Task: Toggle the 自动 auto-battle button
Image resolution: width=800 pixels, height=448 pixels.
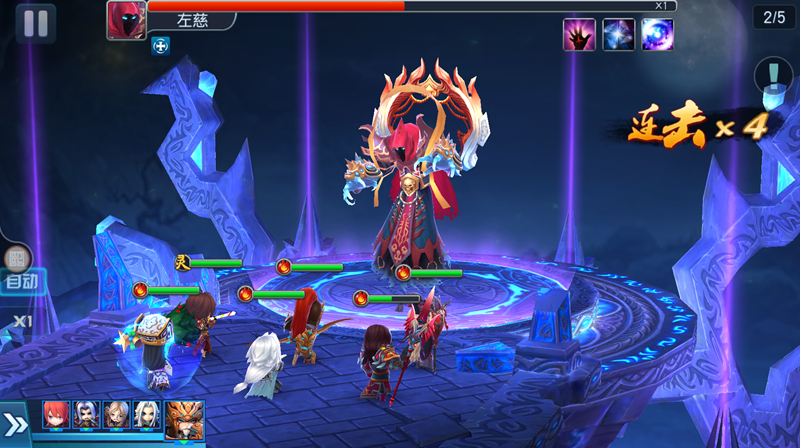Action: pyautogui.click(x=21, y=281)
